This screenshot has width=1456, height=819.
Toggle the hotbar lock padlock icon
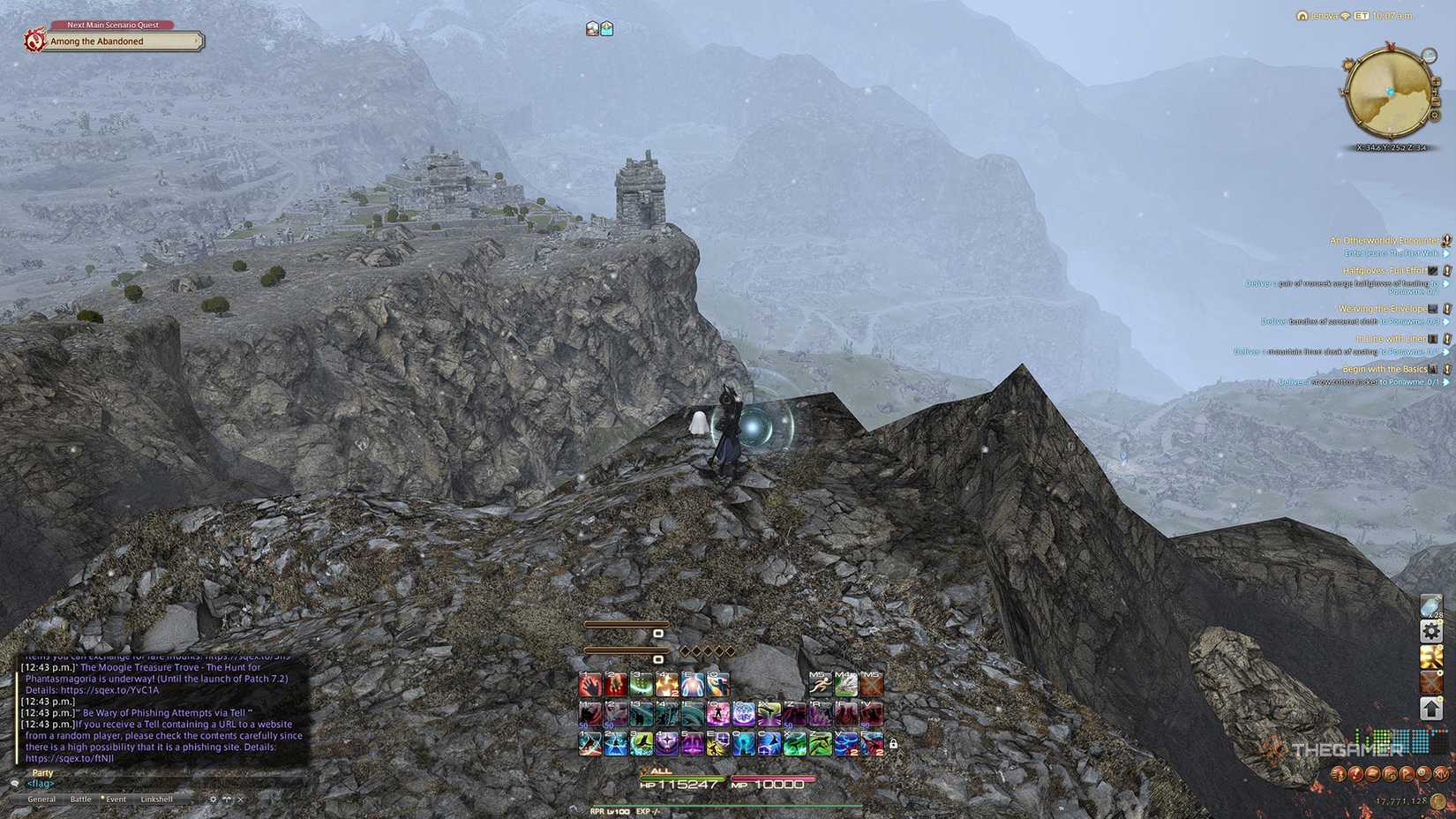click(x=893, y=743)
